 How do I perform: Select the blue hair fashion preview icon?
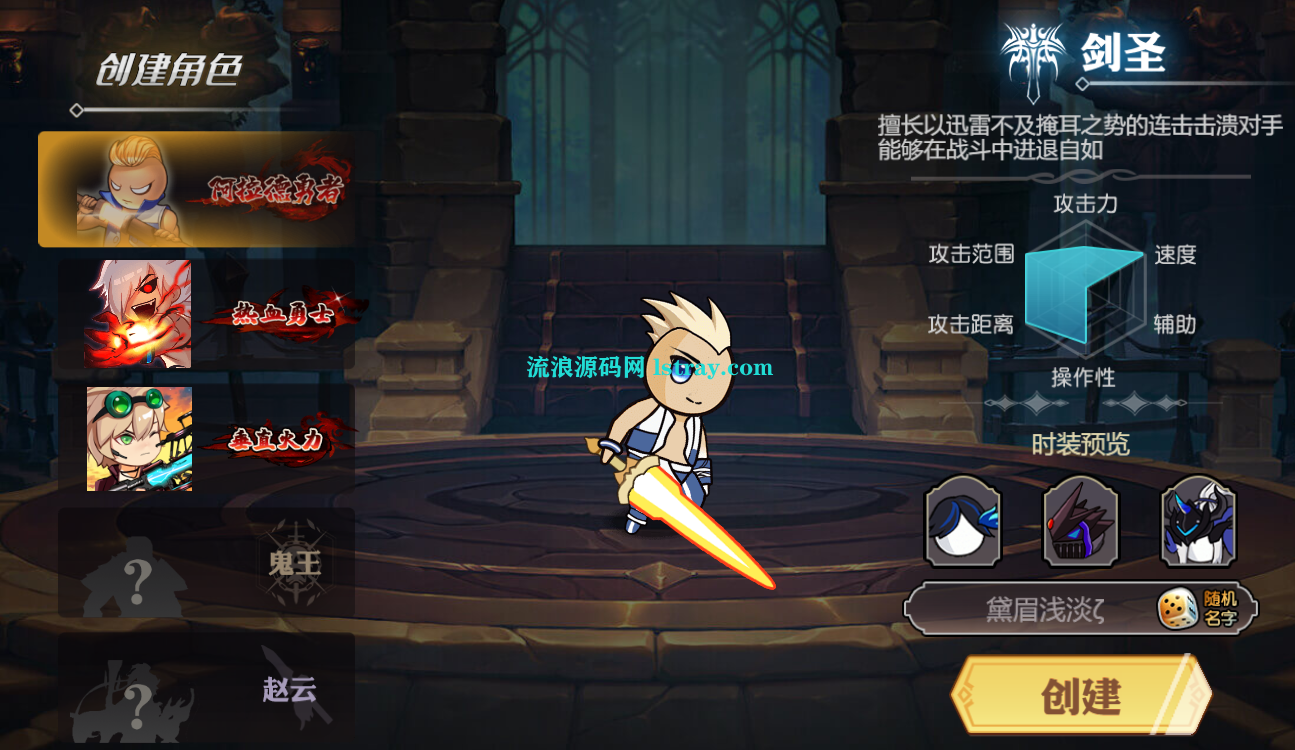pyautogui.click(x=962, y=524)
